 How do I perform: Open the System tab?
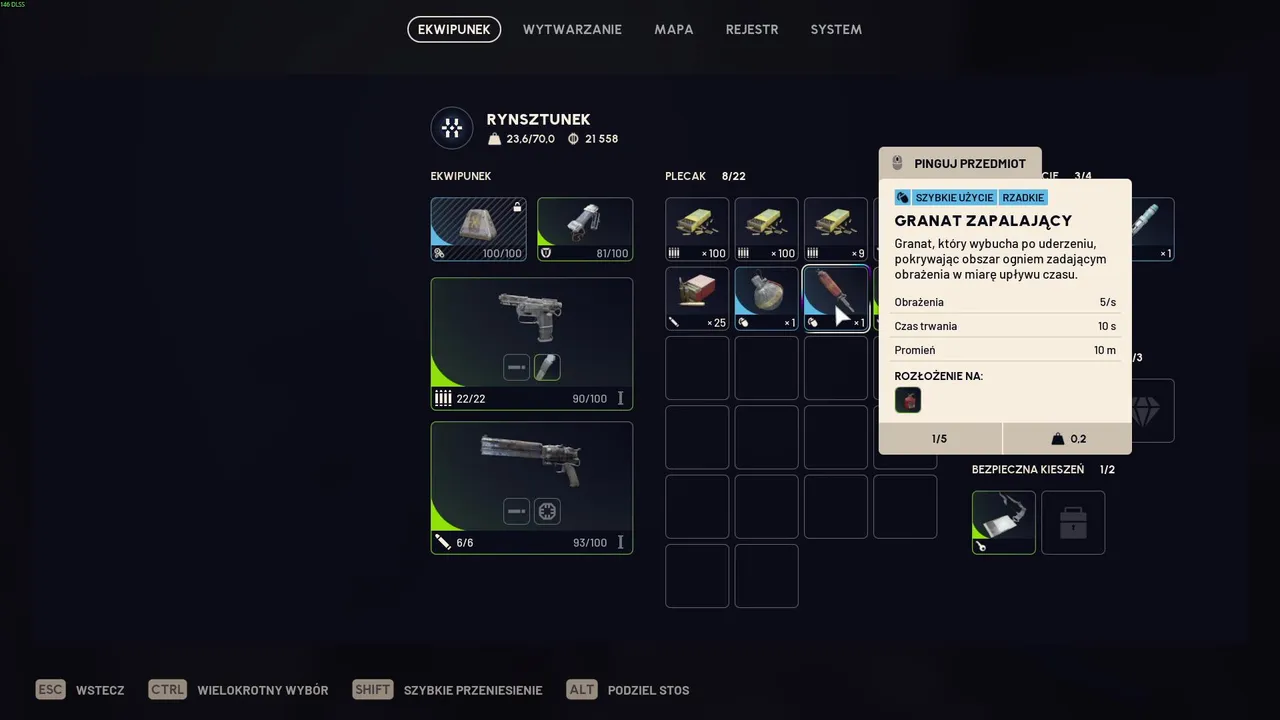[836, 30]
